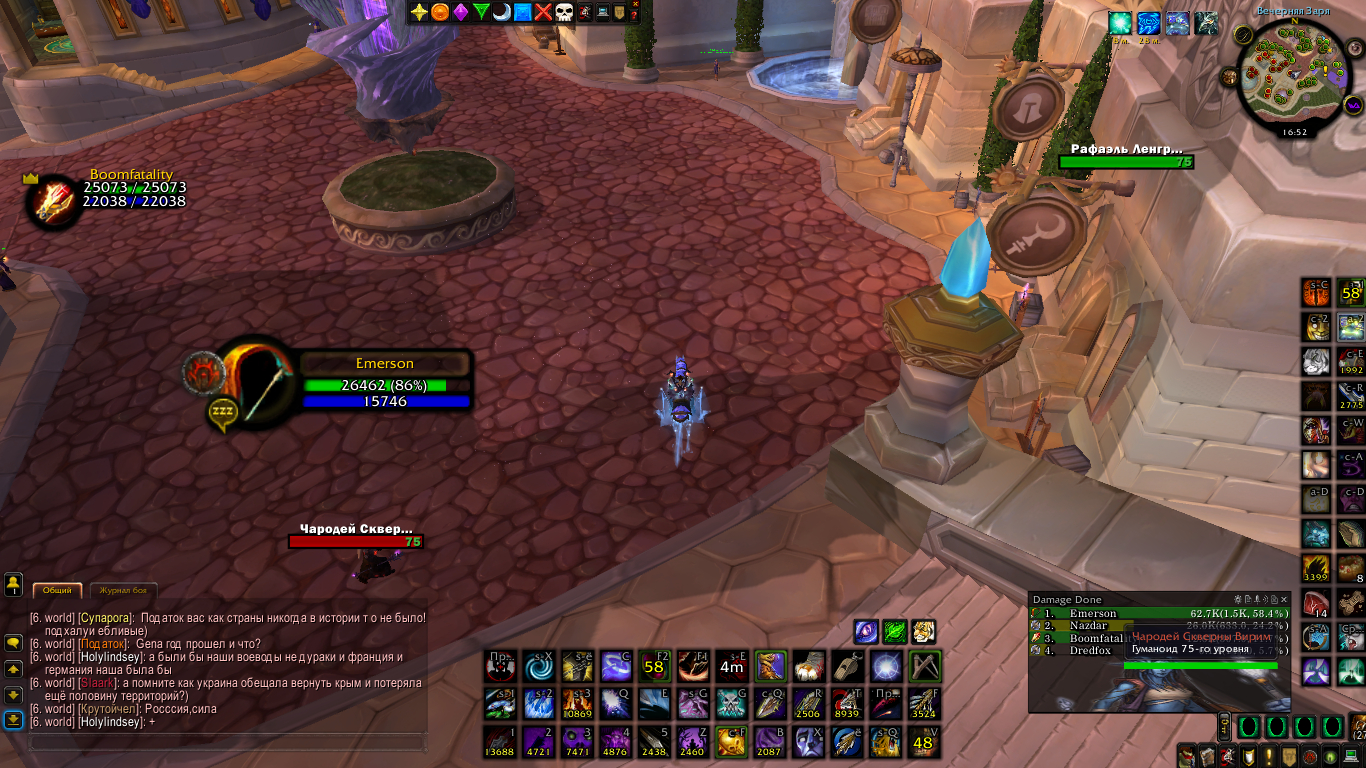Viewport: 1366px width, 768px height.
Task: Open the quest log exclamation mark button
Action: (1269, 757)
